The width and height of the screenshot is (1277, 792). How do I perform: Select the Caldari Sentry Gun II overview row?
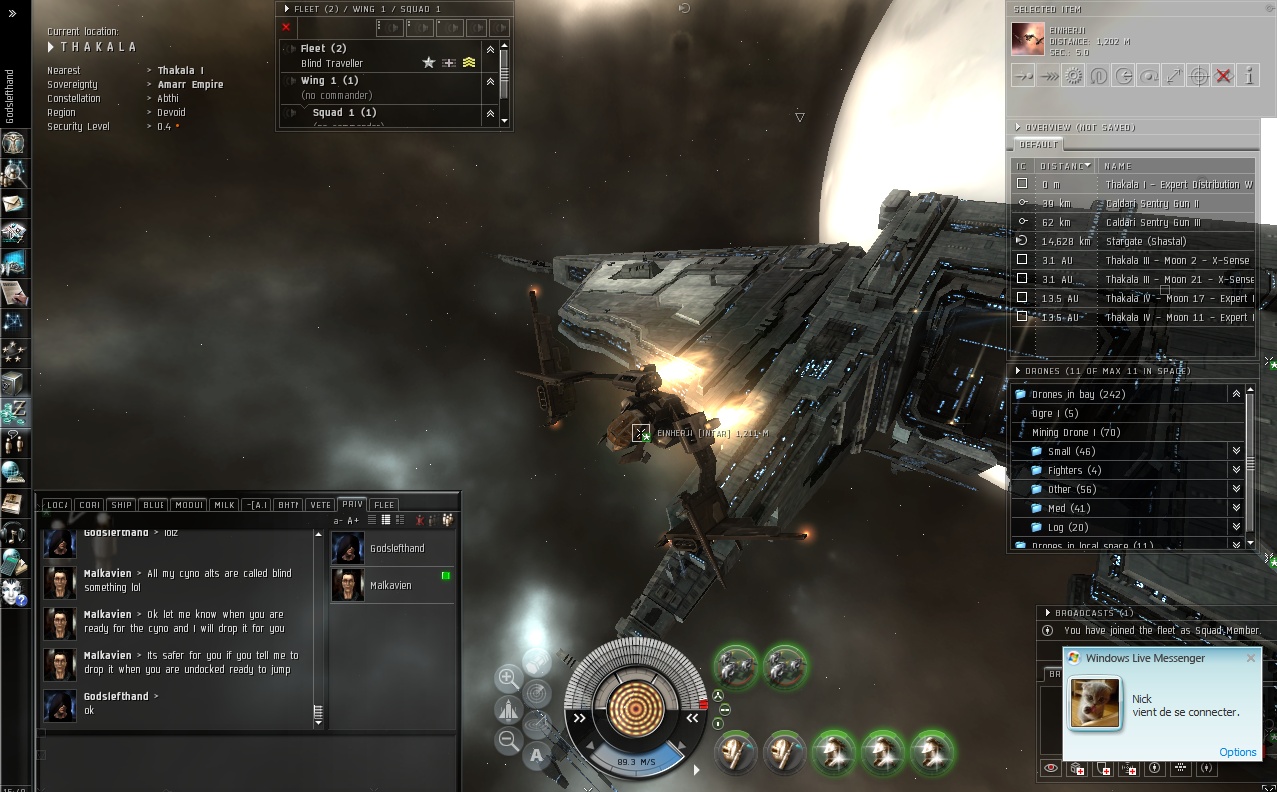1152,203
